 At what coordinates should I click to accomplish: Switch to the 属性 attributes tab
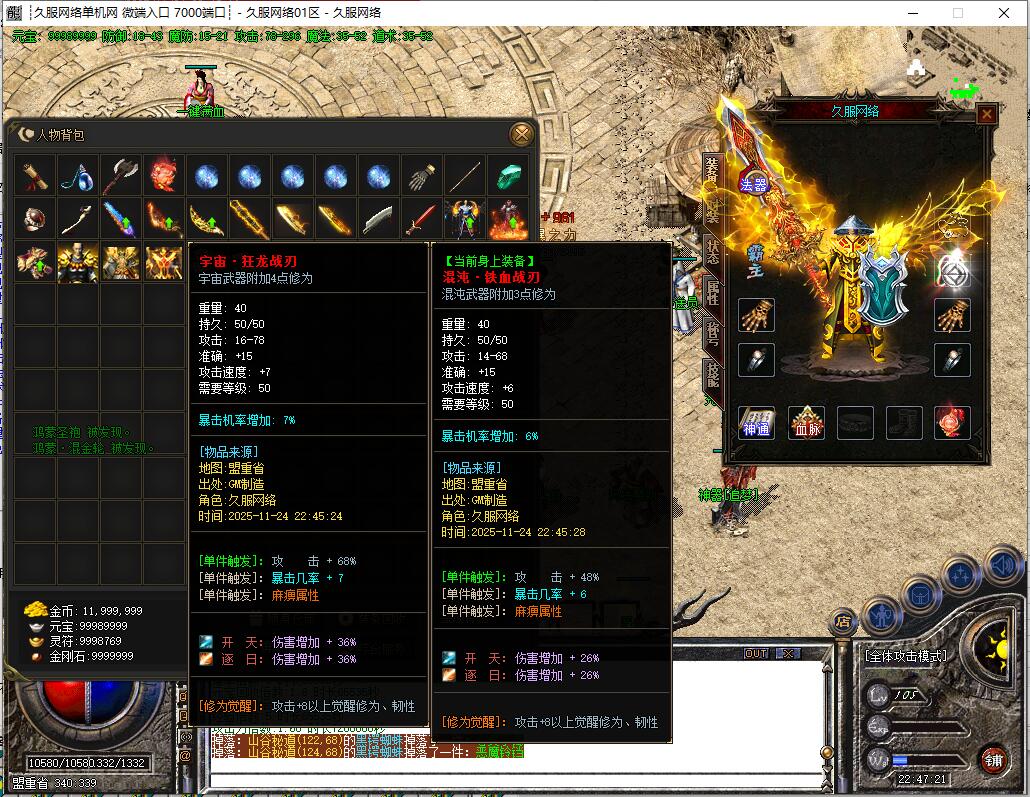pos(711,292)
